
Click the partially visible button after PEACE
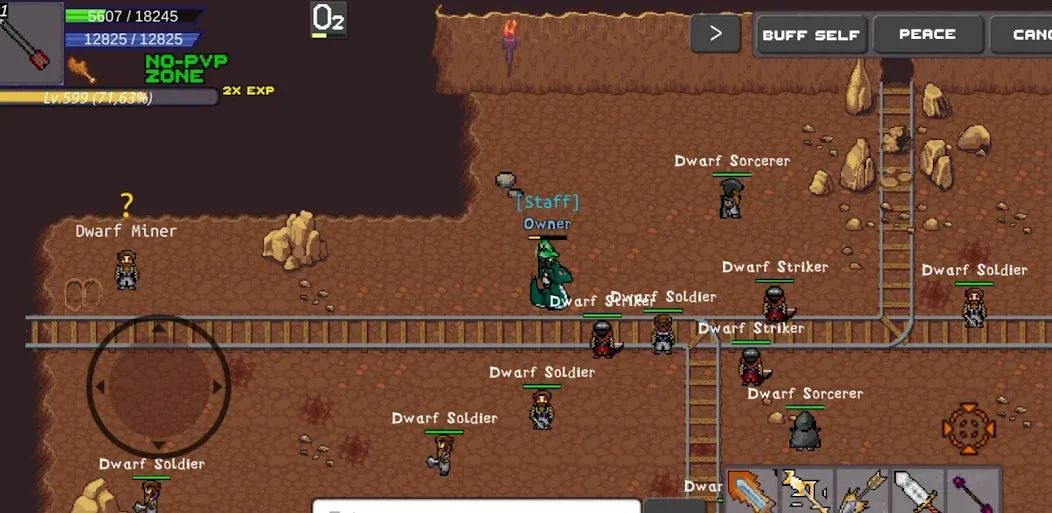(x=1023, y=35)
